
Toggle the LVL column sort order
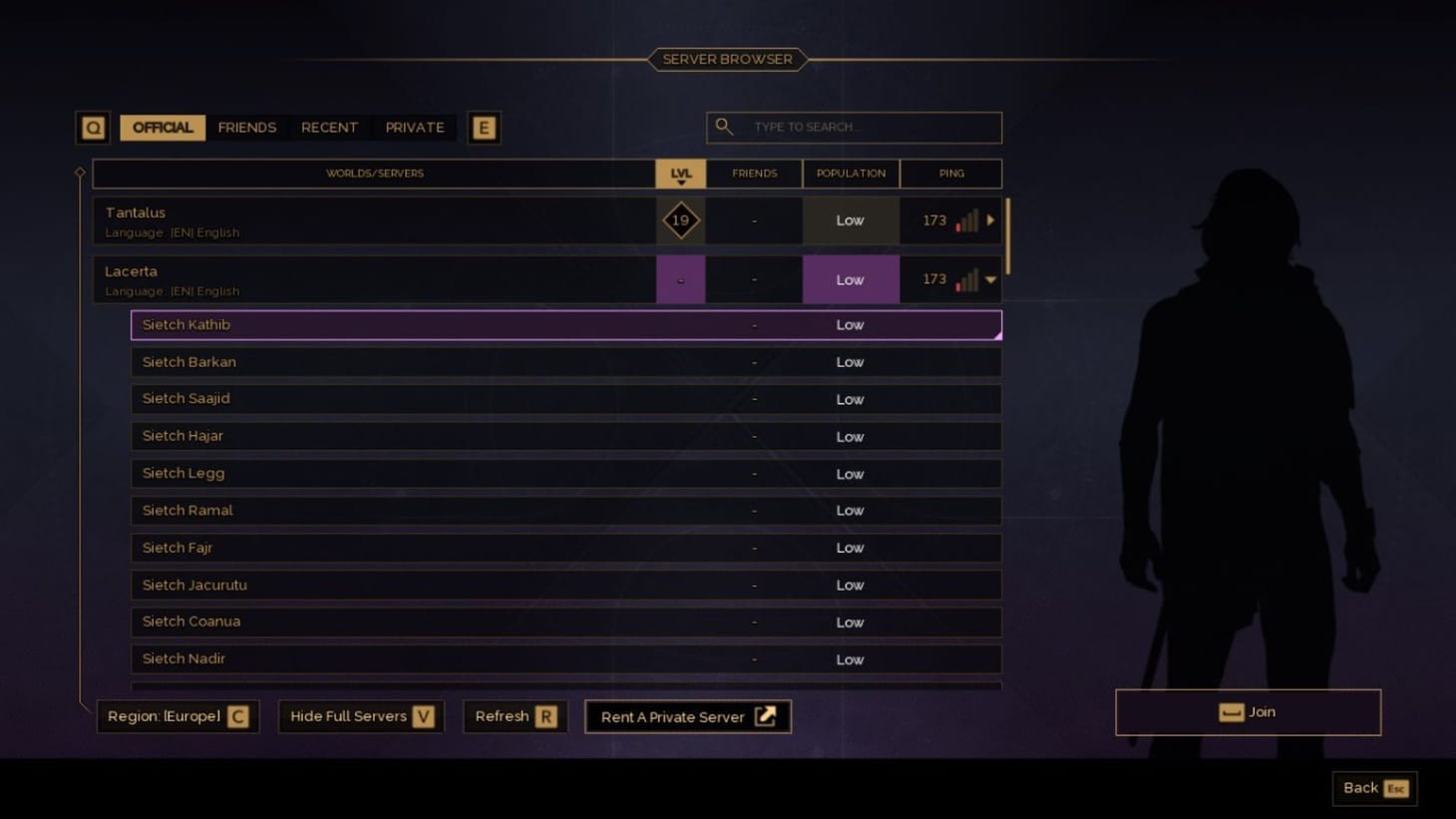(x=680, y=173)
